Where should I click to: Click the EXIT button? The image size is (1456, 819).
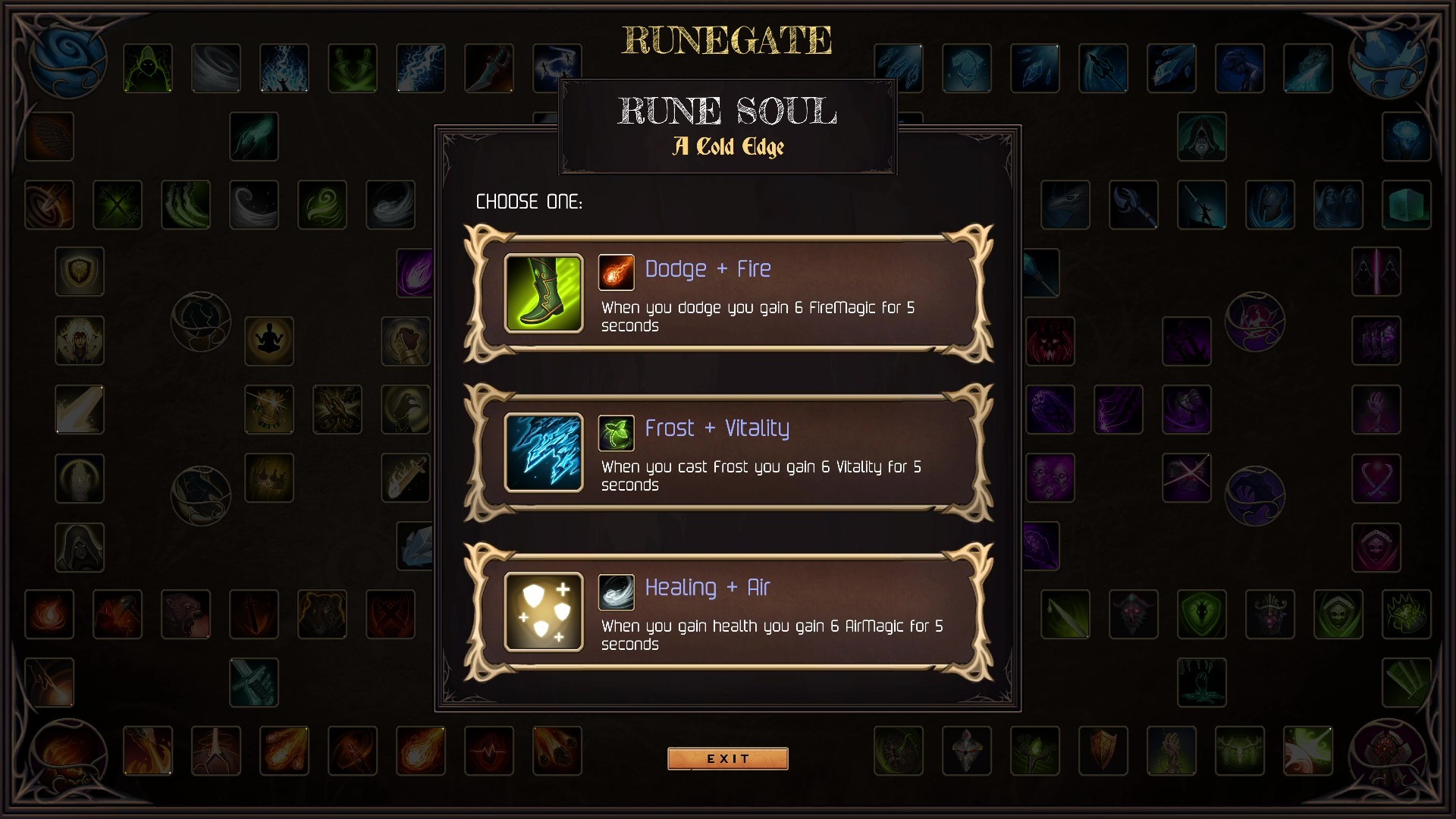pos(727,758)
